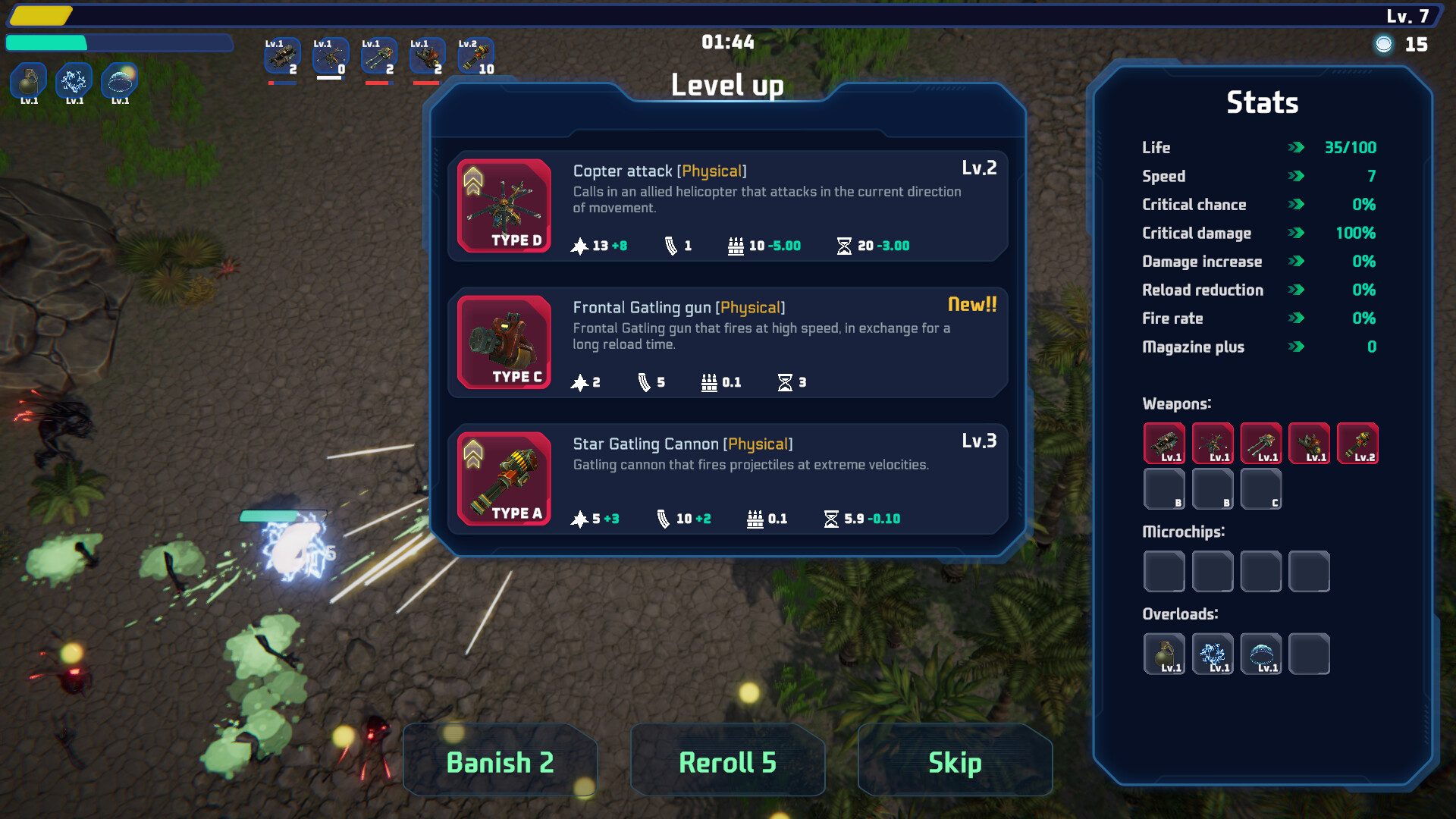1456x819 pixels.
Task: Select the Copter attack TYPE D upgrade icon
Action: point(504,206)
